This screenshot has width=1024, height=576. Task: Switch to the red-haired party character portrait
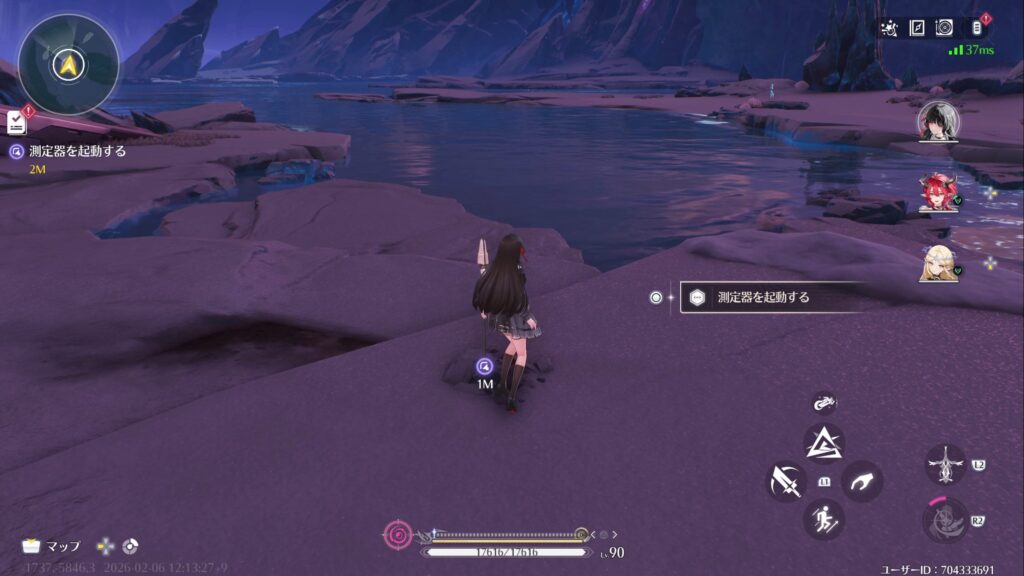click(938, 192)
